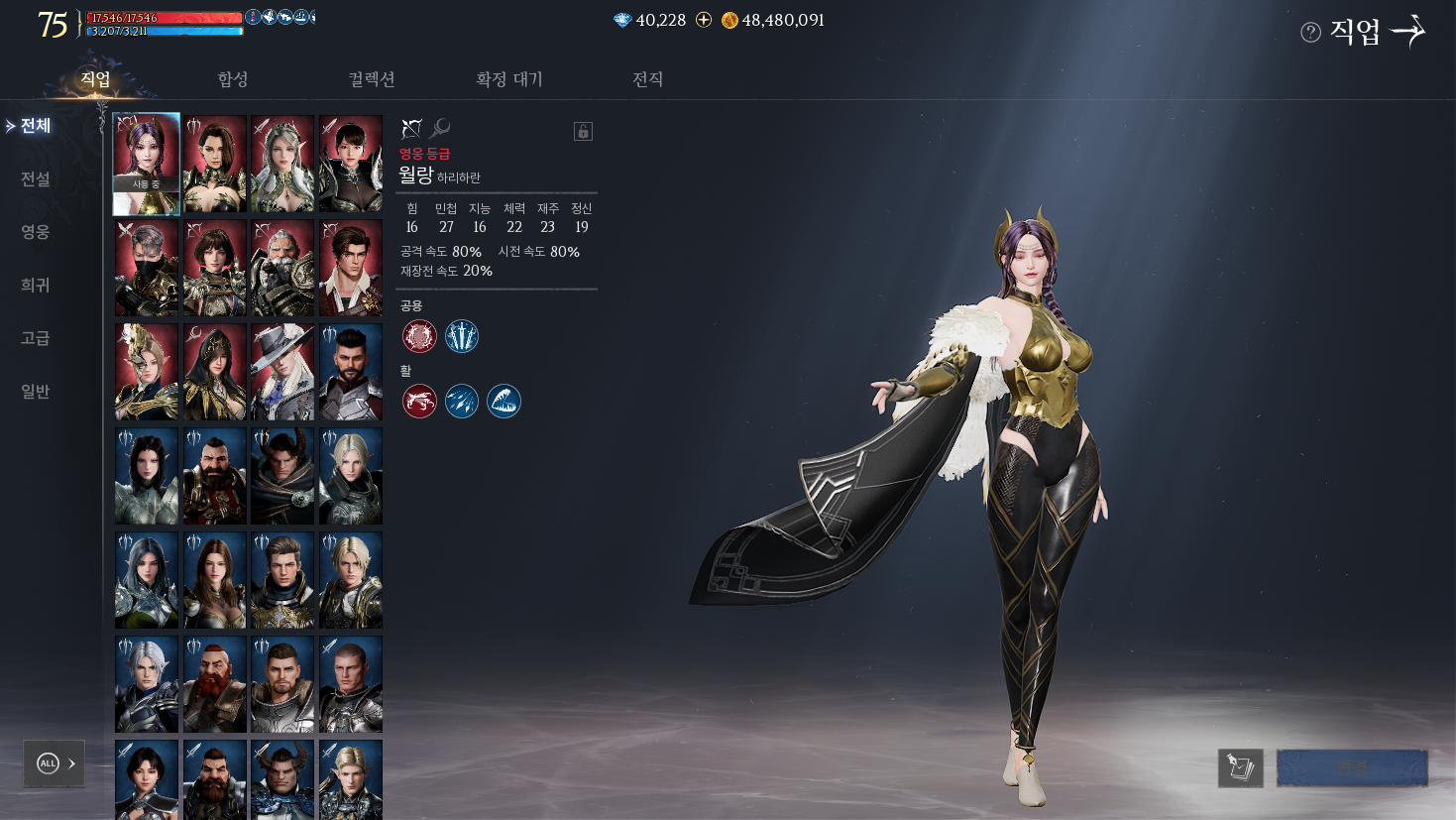Open the 컬렉션 tab
Screen dimensions: 1456x820
click(x=372, y=79)
